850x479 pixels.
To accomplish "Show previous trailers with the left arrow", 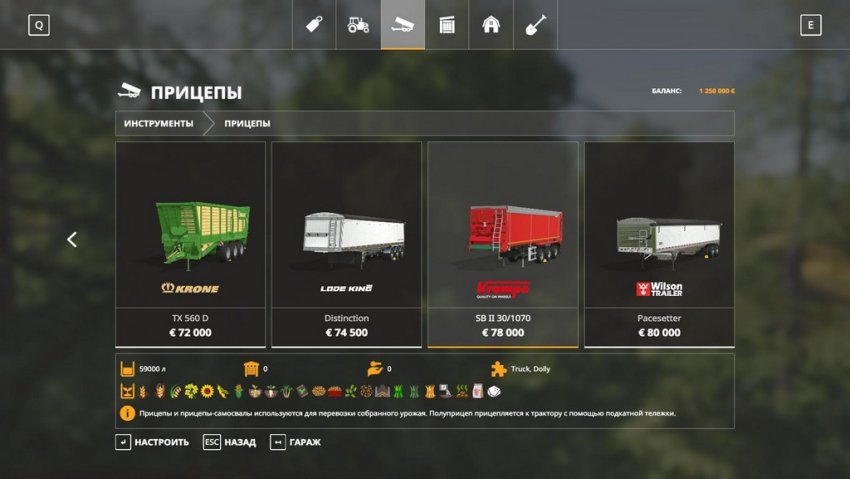I will [72, 240].
